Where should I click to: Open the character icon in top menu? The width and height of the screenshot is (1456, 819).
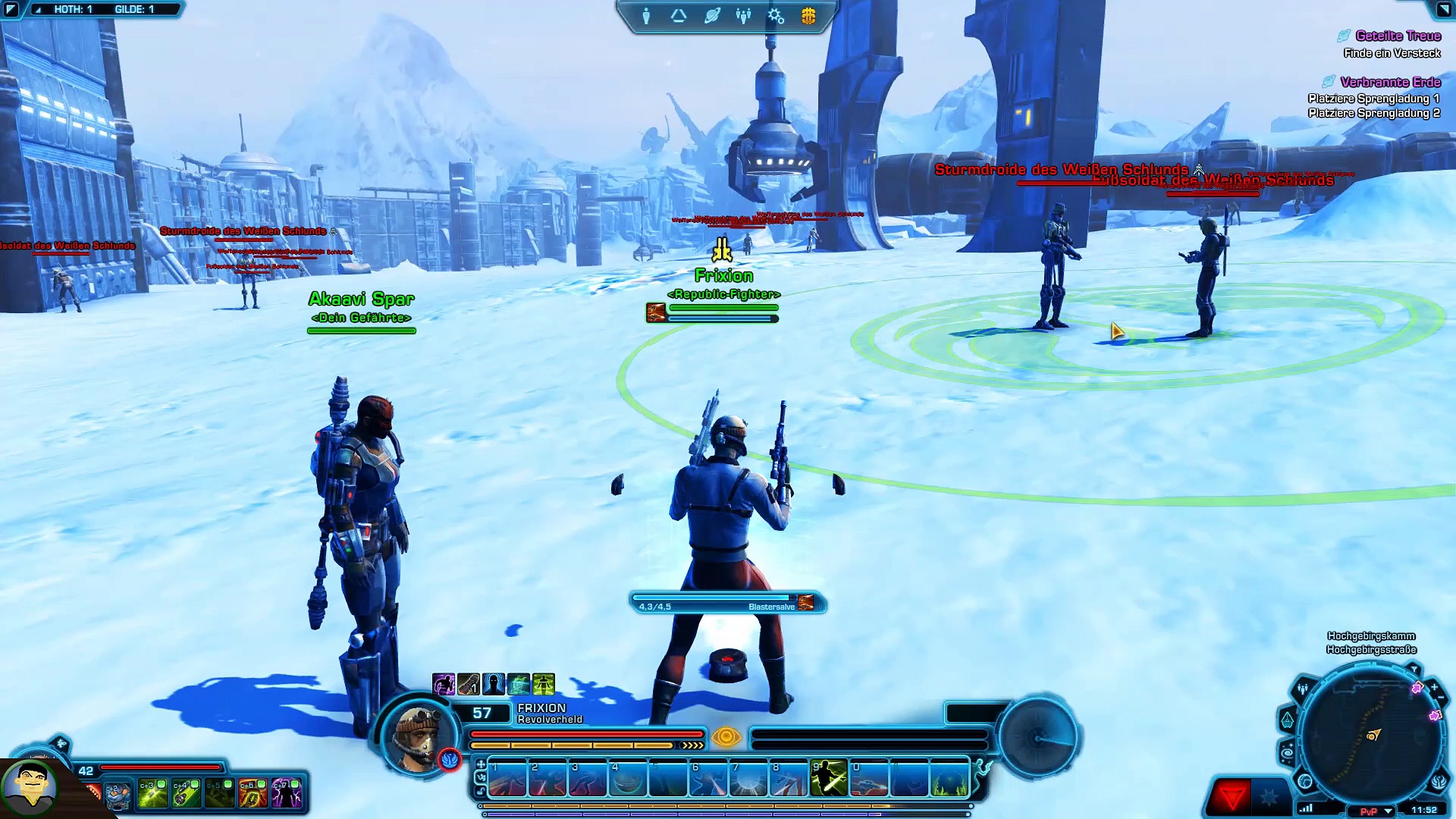(646, 16)
